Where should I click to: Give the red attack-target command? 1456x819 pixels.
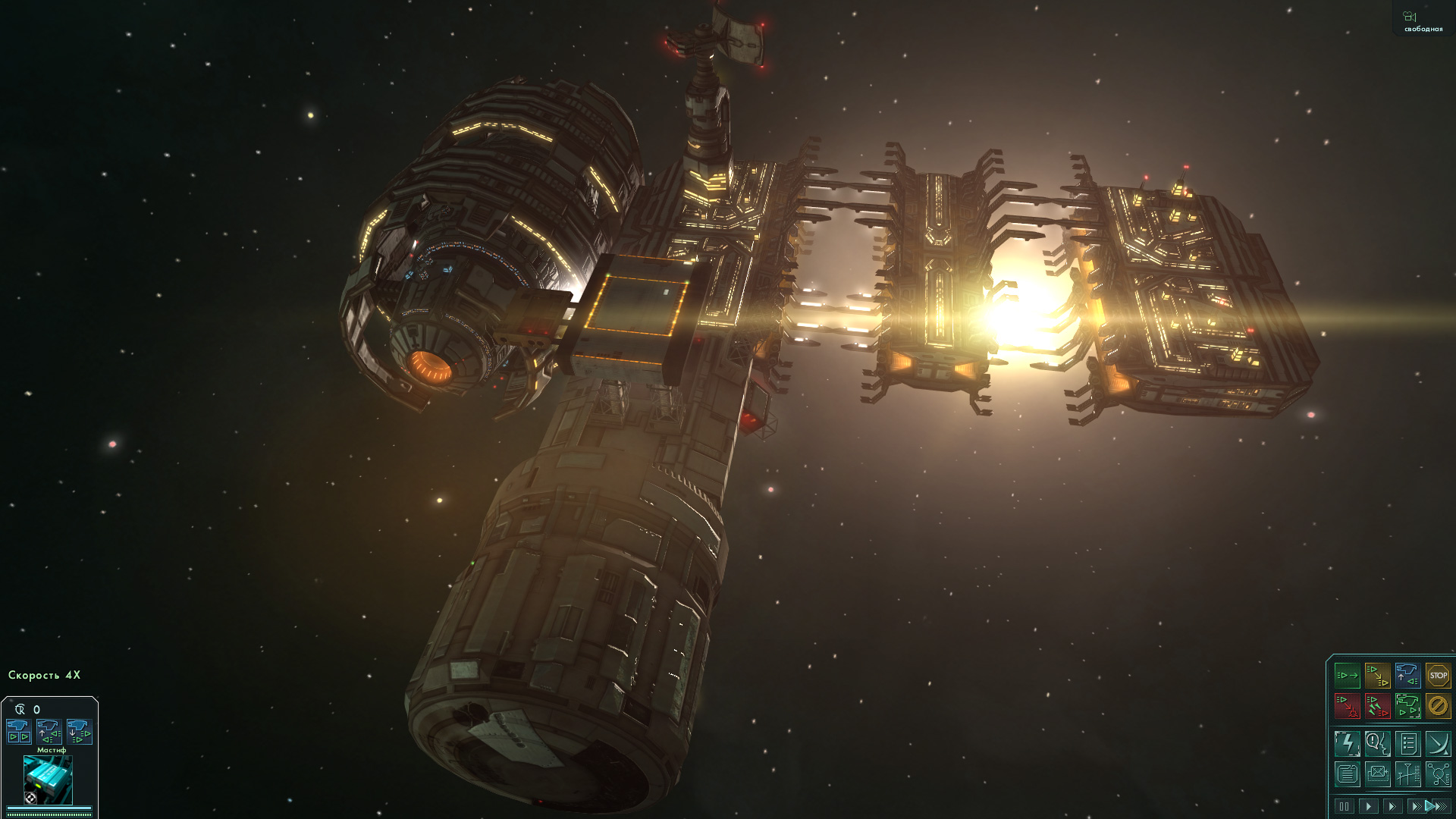1348,706
